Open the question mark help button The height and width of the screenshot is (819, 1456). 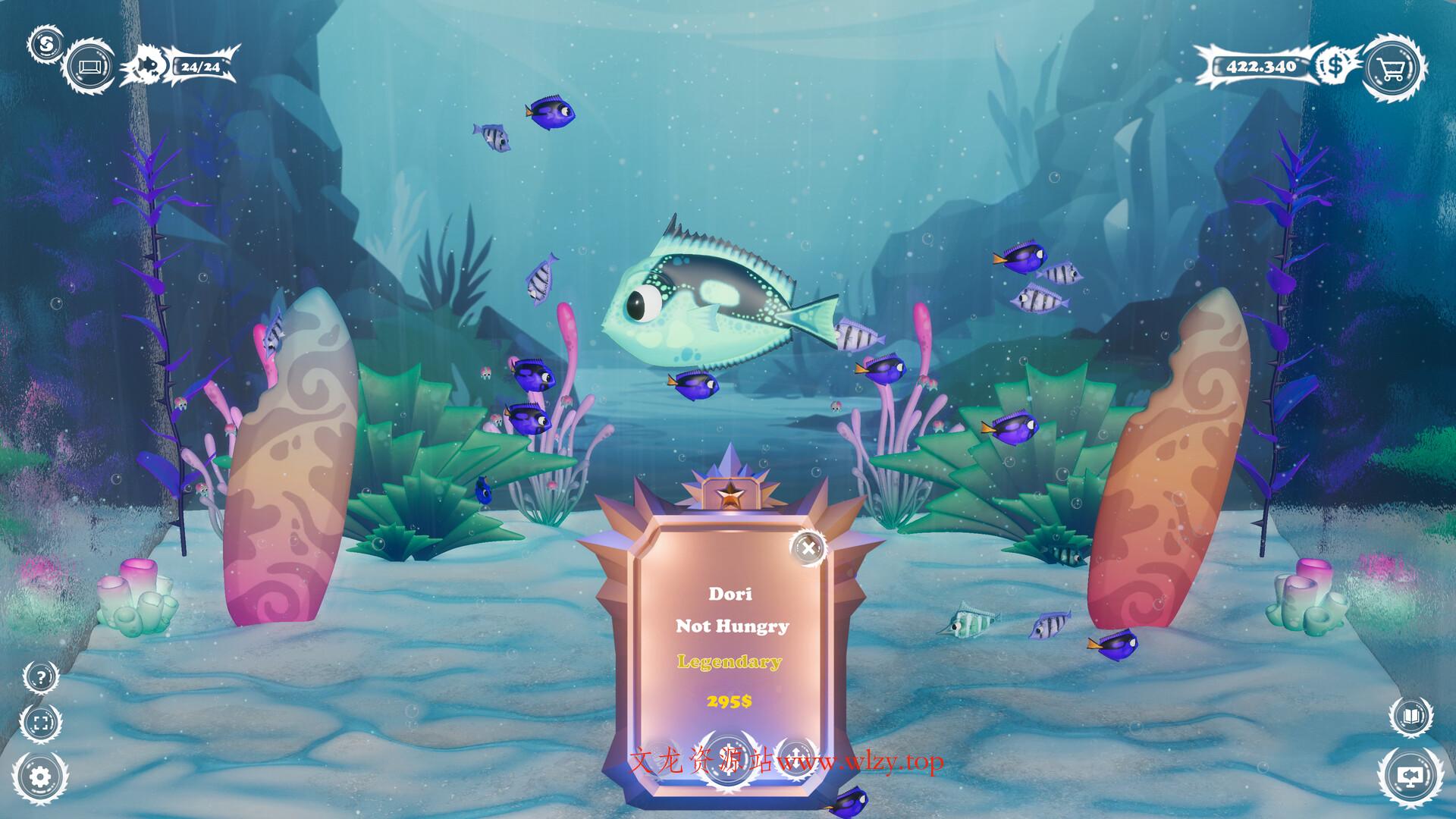click(41, 677)
